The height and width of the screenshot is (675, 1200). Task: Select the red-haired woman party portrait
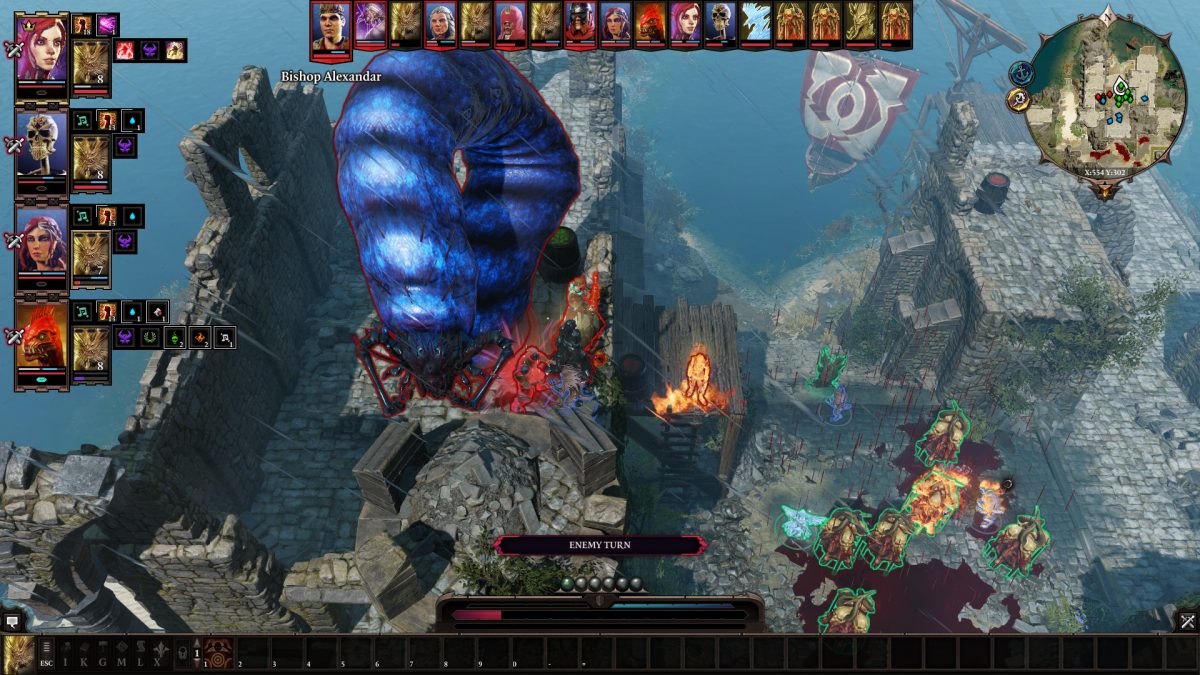point(42,48)
